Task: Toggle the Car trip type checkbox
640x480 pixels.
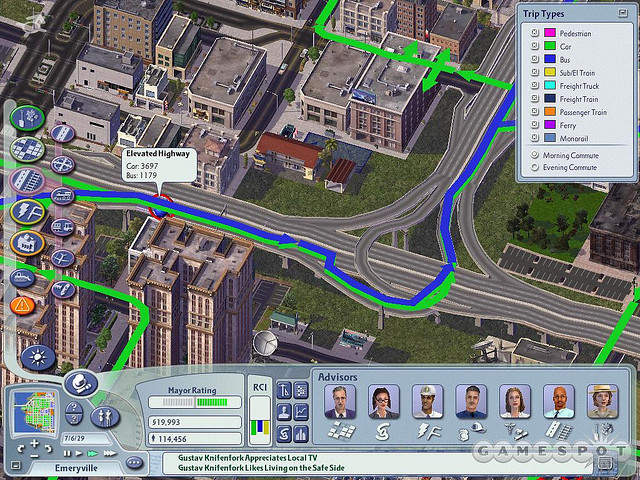Action: [x=535, y=46]
